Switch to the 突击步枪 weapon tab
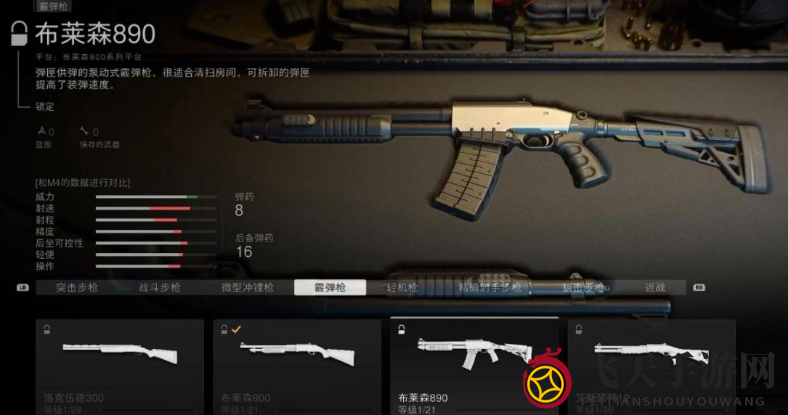This screenshot has width=788, height=415. click(77, 287)
